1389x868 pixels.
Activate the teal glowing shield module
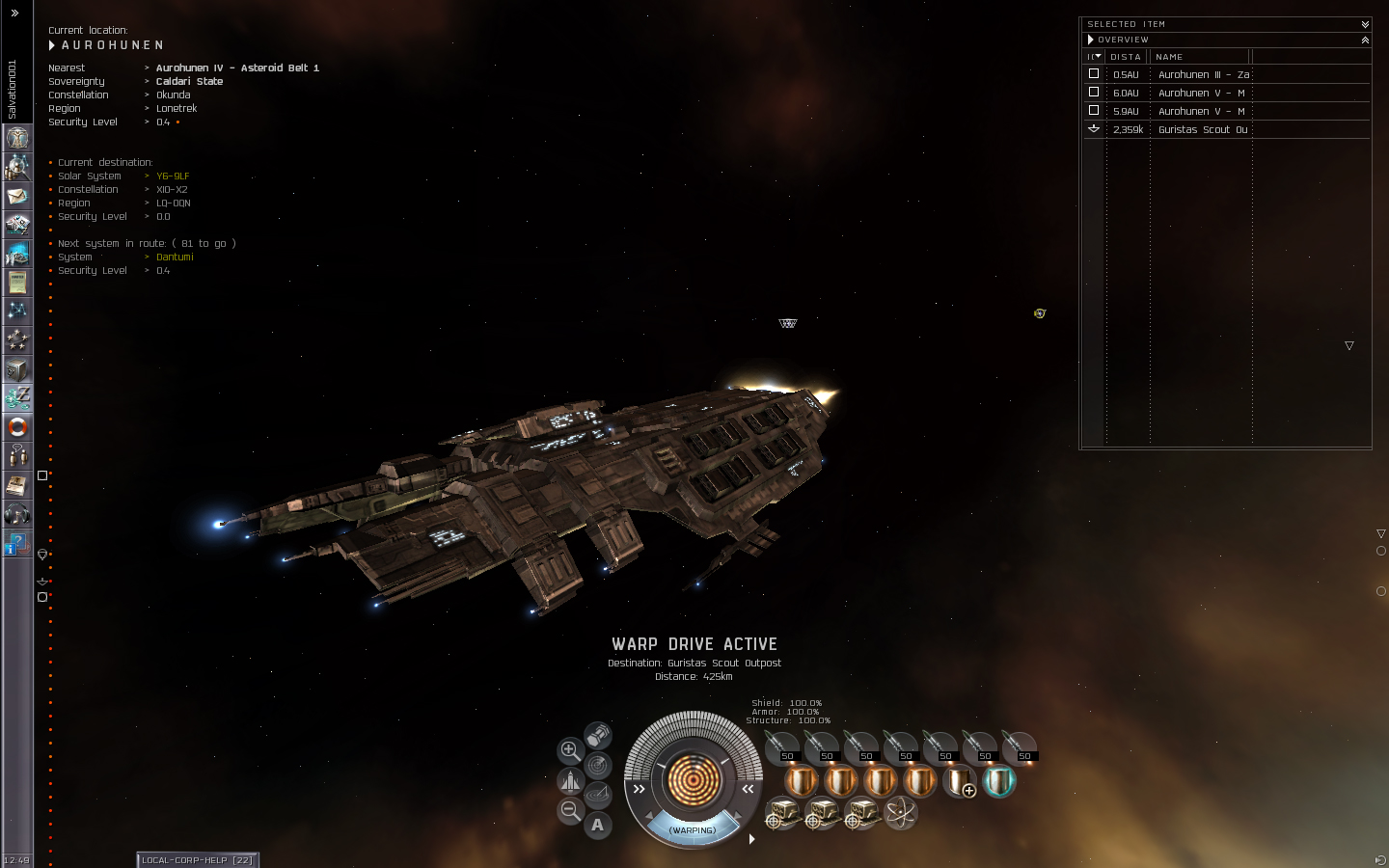[998, 781]
